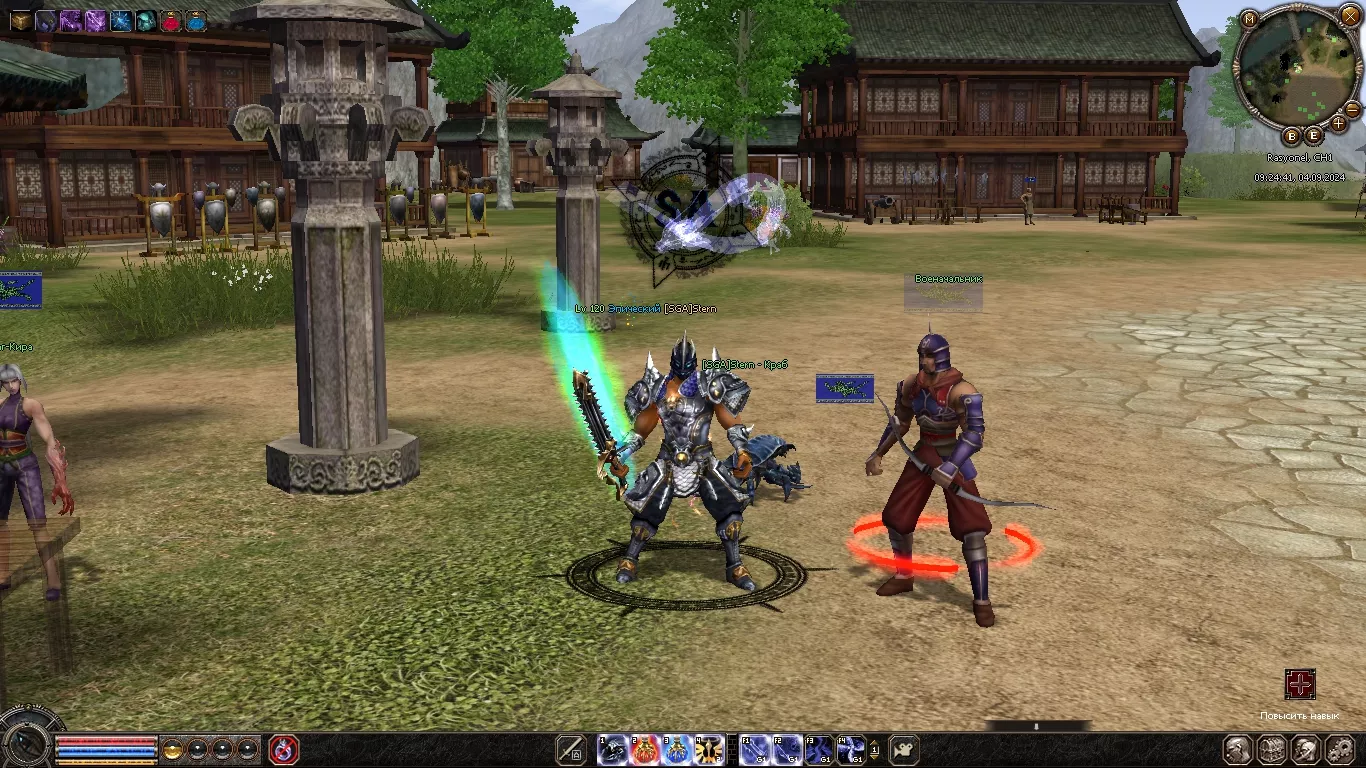Use the dark mount item in slot 1

click(613, 749)
